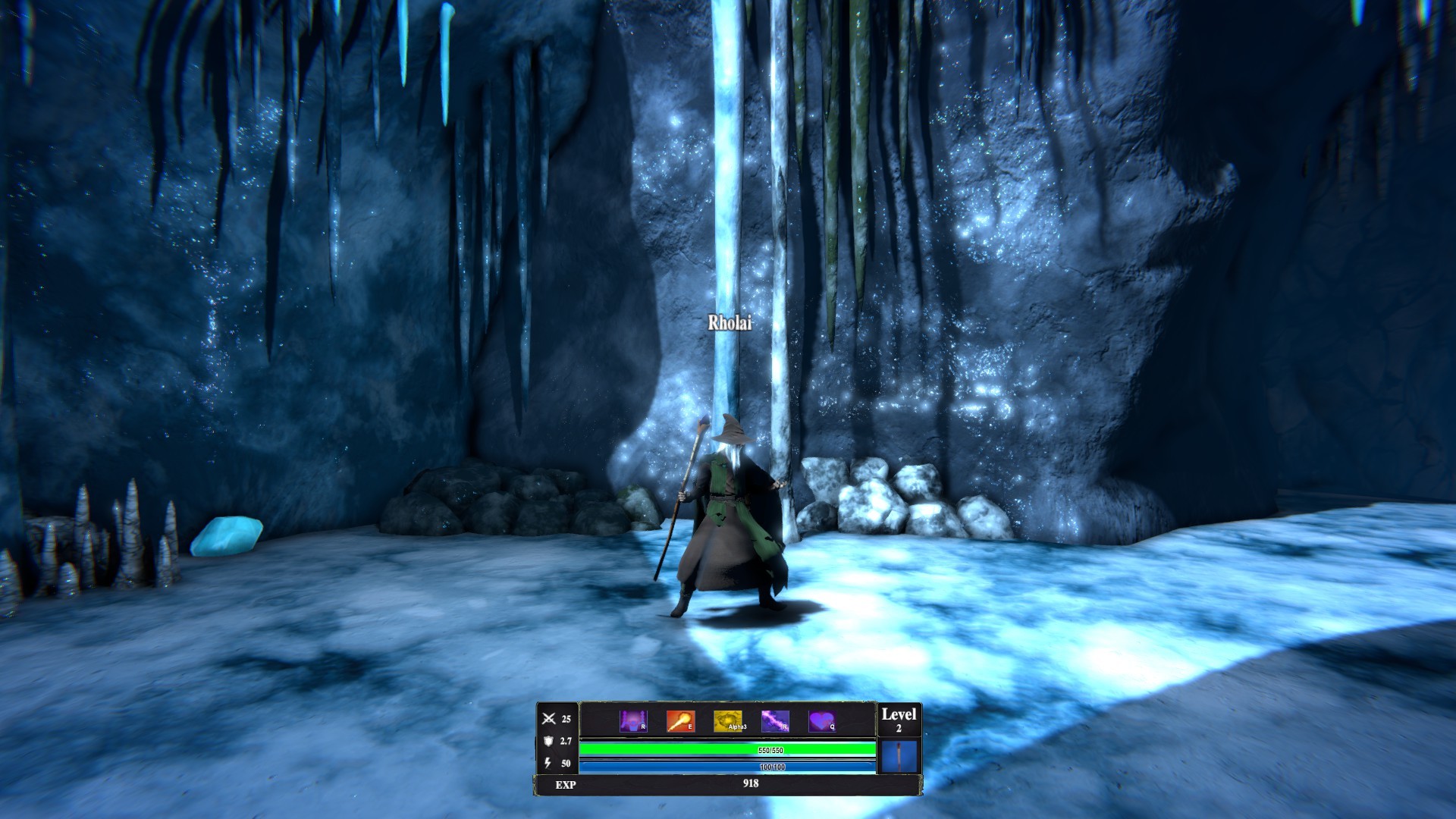Use the yellow Alpha3 ability

(728, 720)
